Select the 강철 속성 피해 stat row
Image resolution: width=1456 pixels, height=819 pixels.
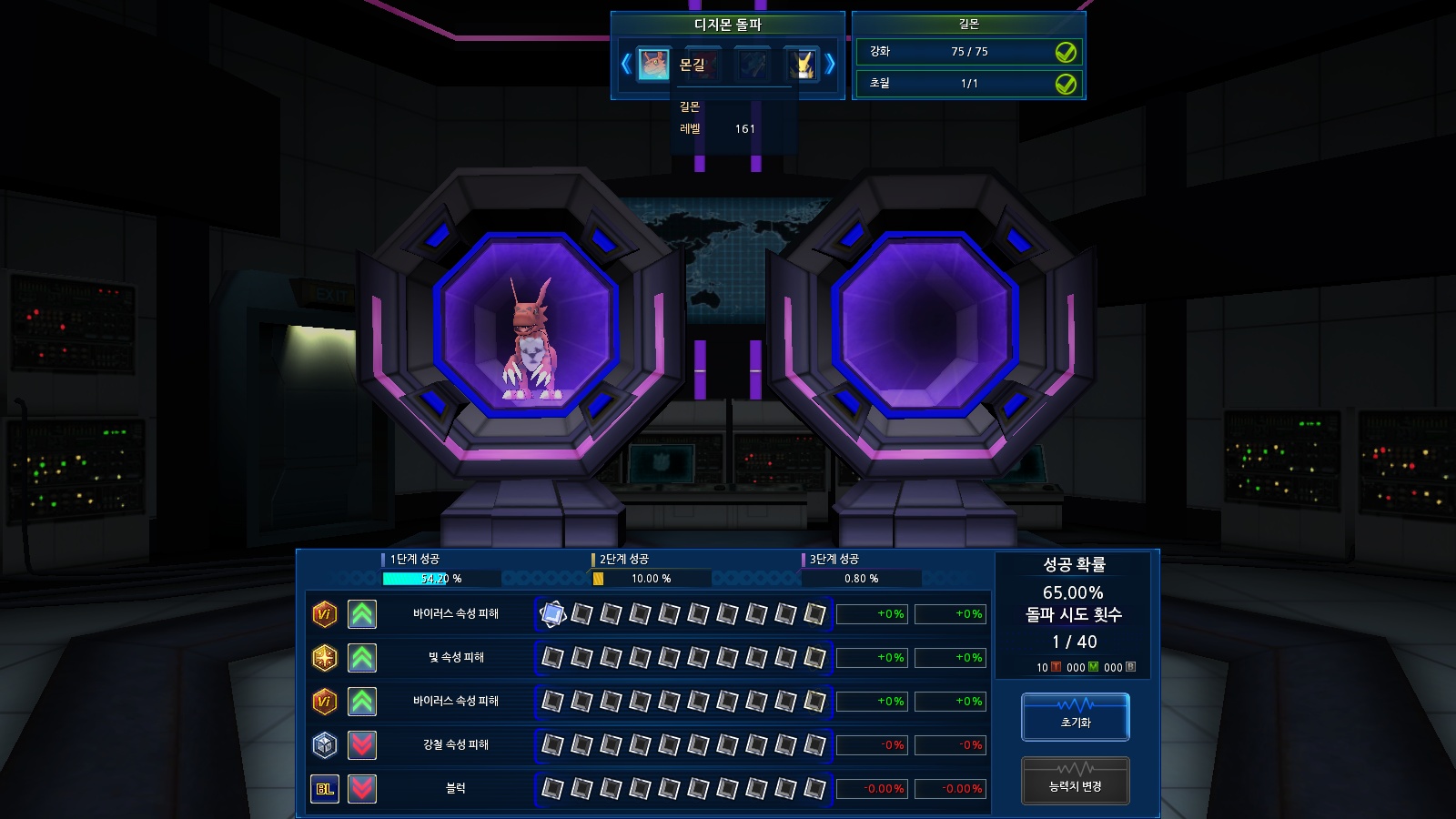point(456,744)
